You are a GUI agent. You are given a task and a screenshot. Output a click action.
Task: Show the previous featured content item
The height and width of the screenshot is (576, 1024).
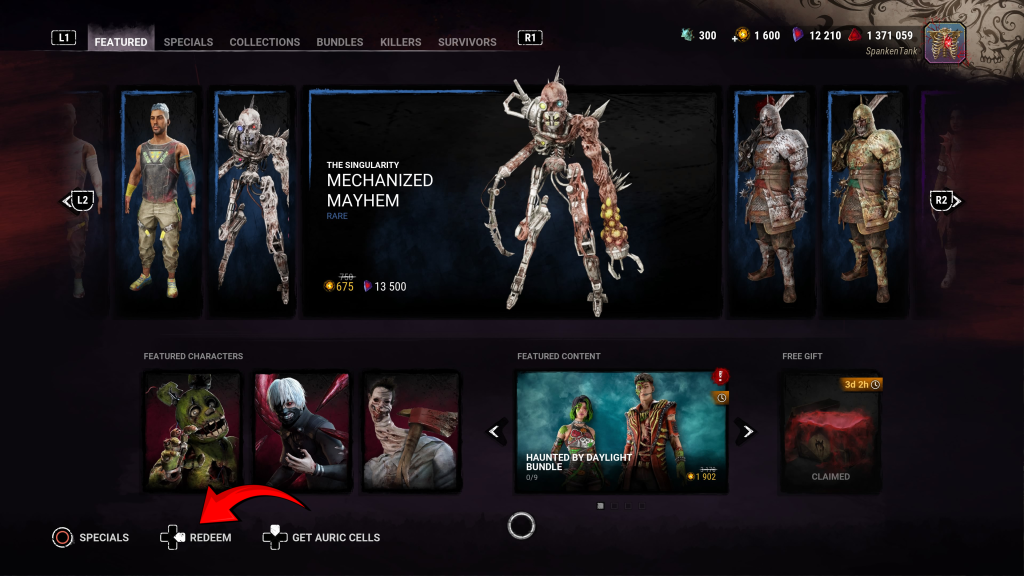click(x=494, y=431)
